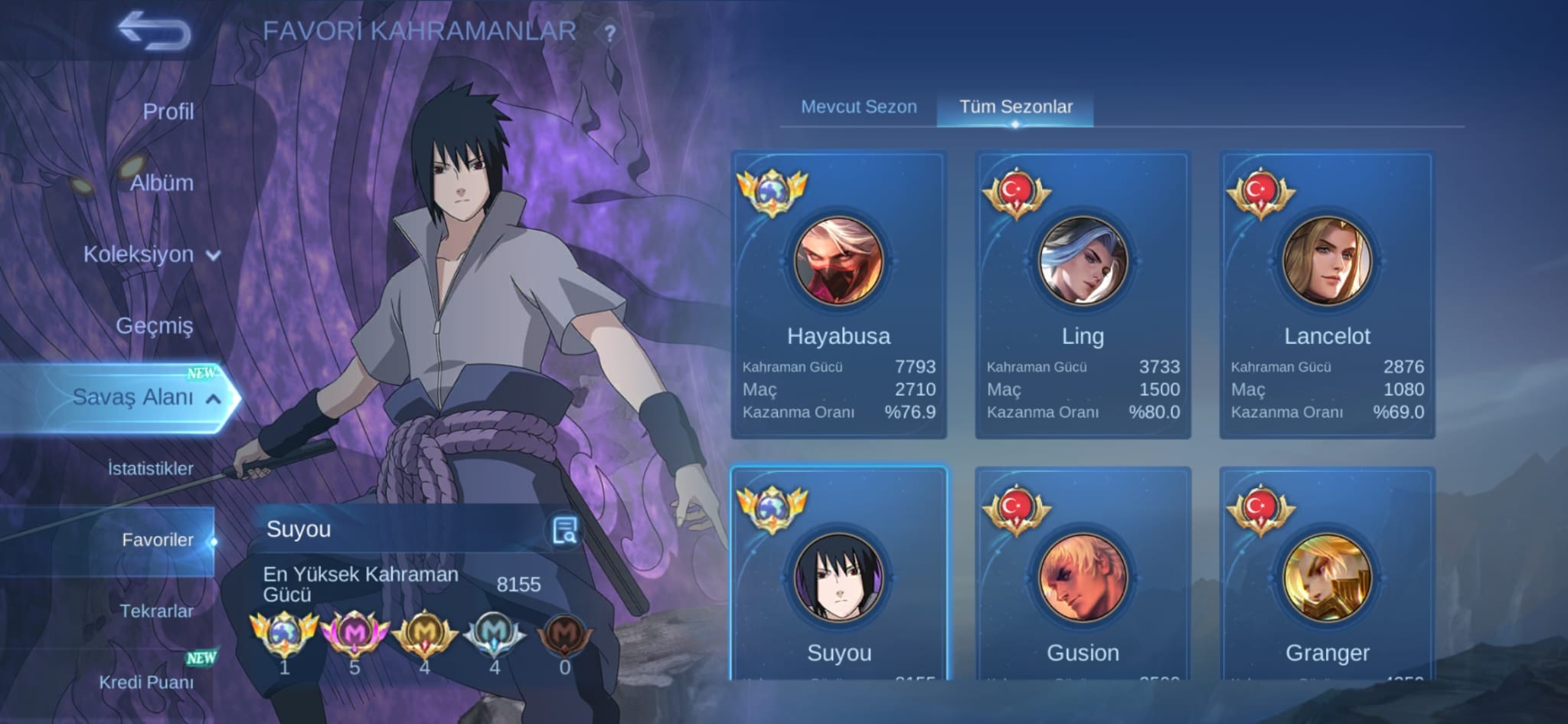
Task: Open the Profil page
Action: (170, 111)
